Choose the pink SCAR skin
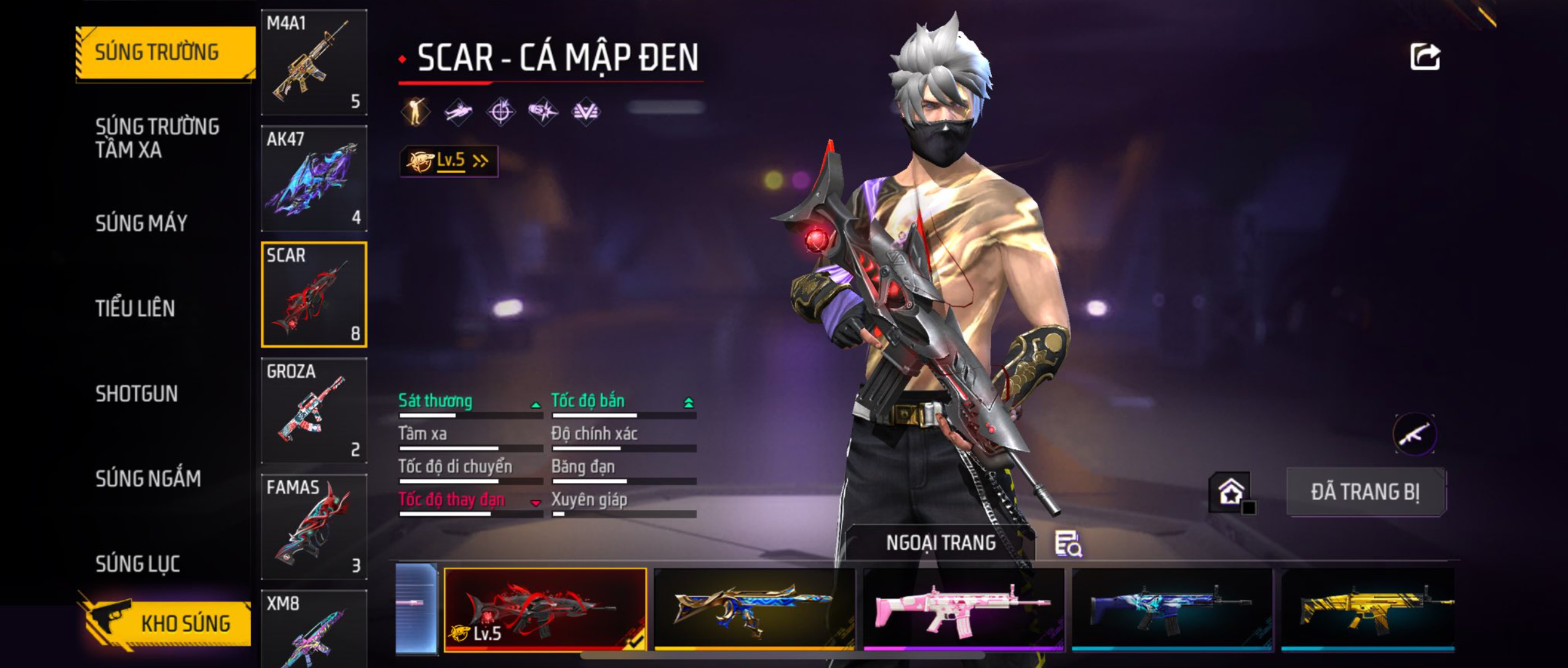The width and height of the screenshot is (1568, 668). tap(963, 608)
